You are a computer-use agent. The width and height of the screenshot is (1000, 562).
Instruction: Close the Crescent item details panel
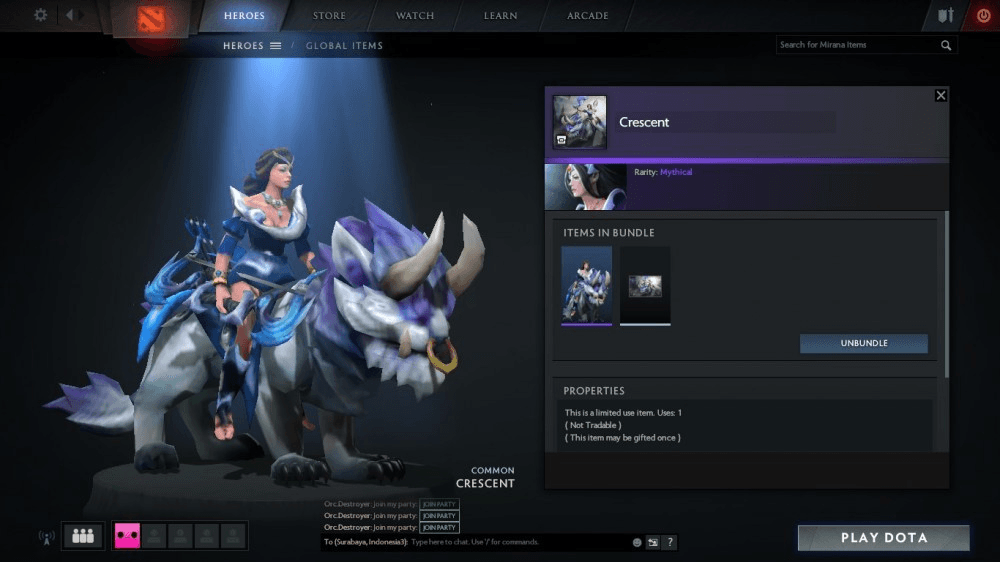pos(940,95)
